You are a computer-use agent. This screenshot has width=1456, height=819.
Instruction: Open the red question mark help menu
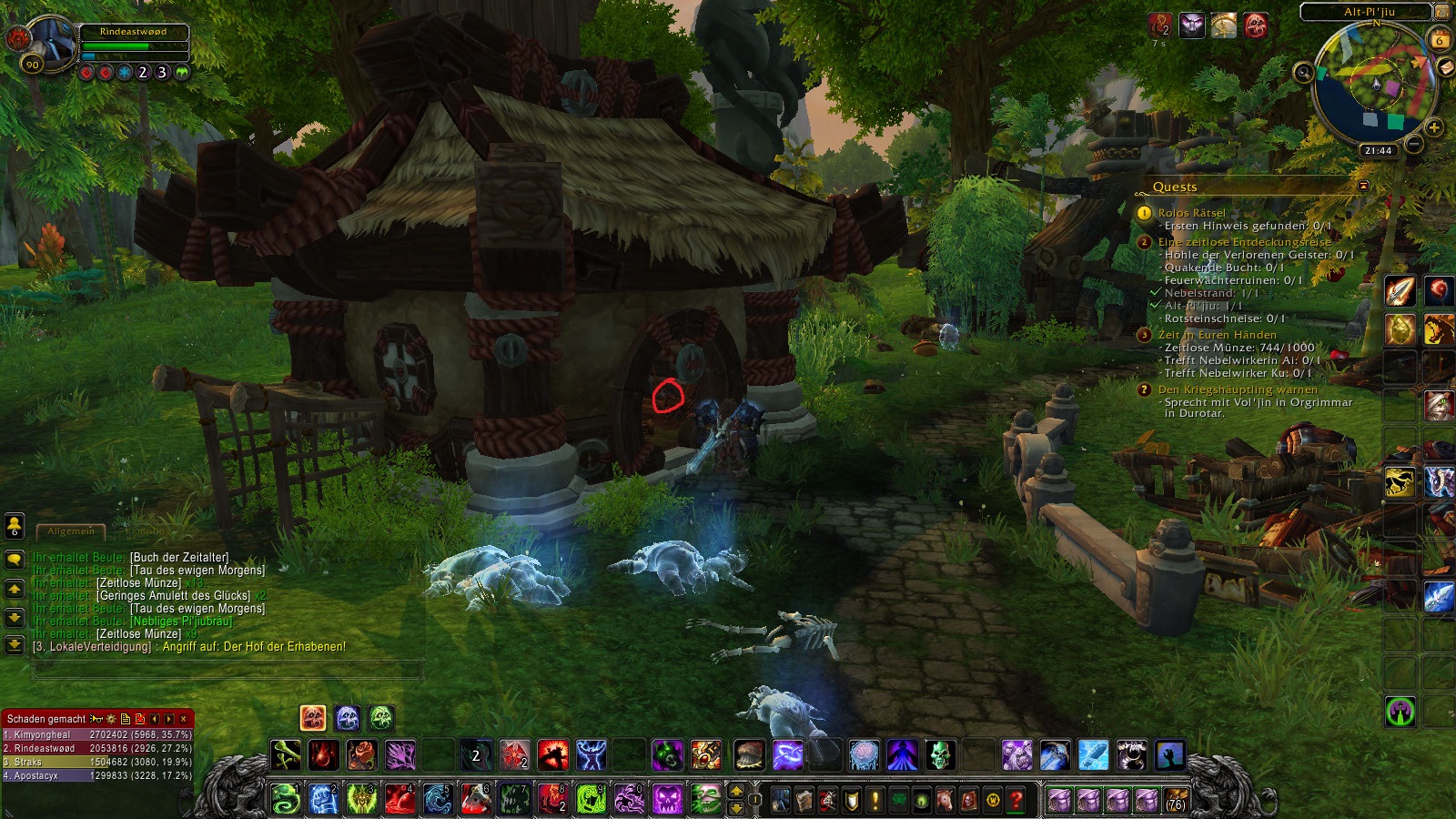coord(1016,800)
